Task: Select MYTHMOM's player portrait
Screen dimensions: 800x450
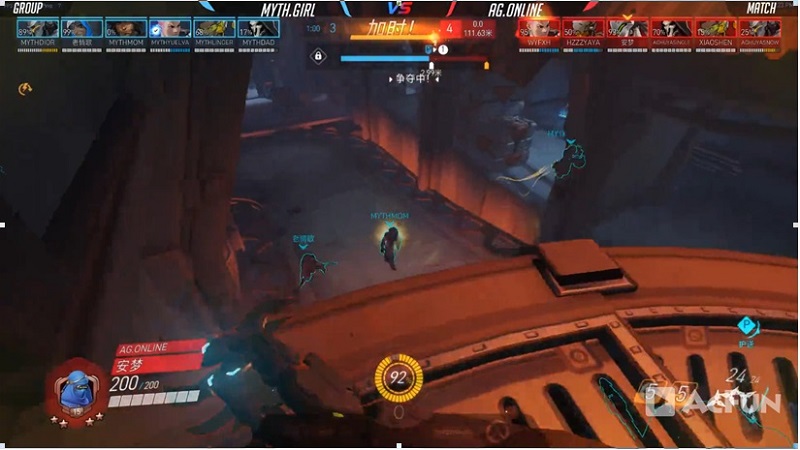Action: (x=126, y=28)
